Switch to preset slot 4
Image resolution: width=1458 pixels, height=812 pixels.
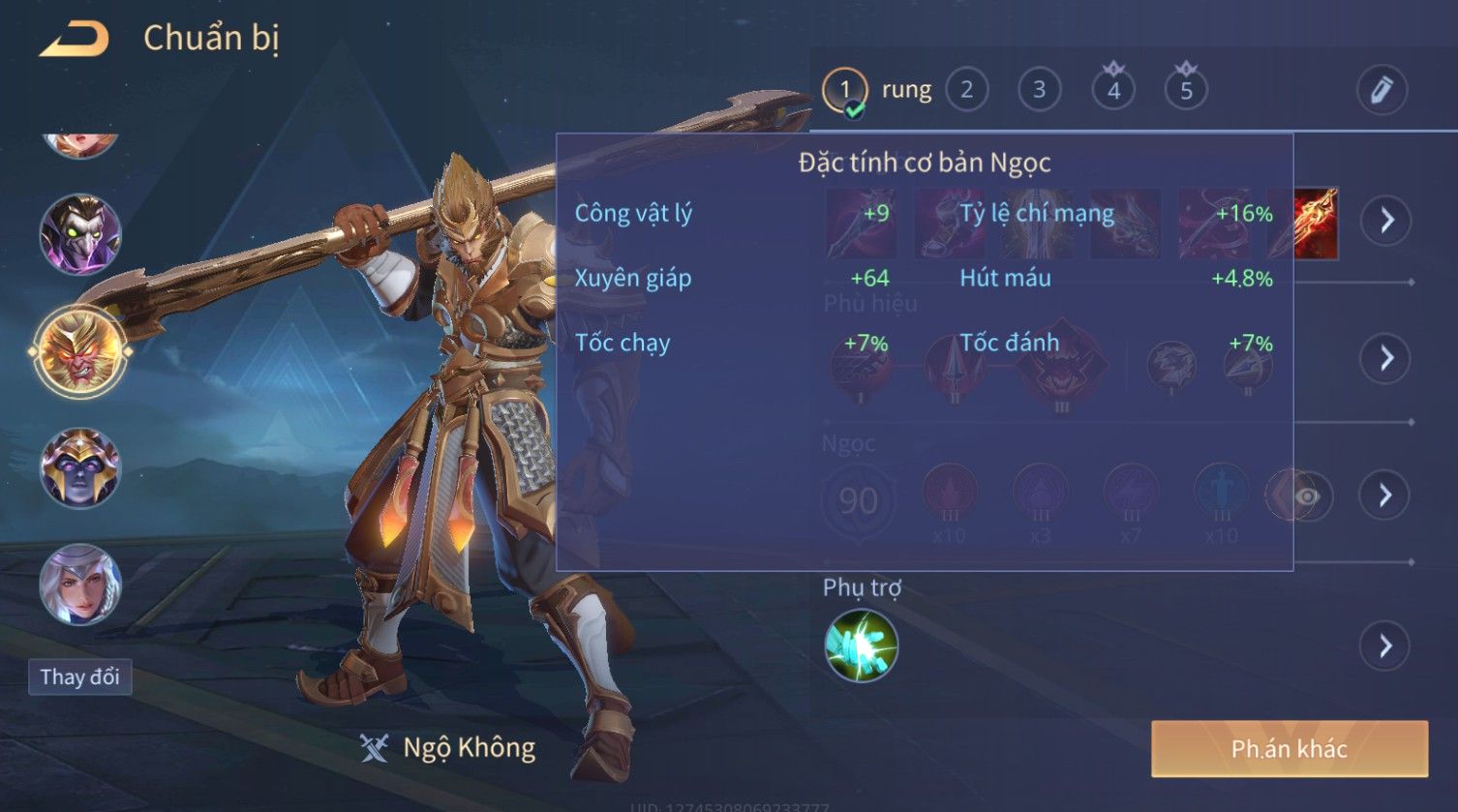tap(1113, 90)
